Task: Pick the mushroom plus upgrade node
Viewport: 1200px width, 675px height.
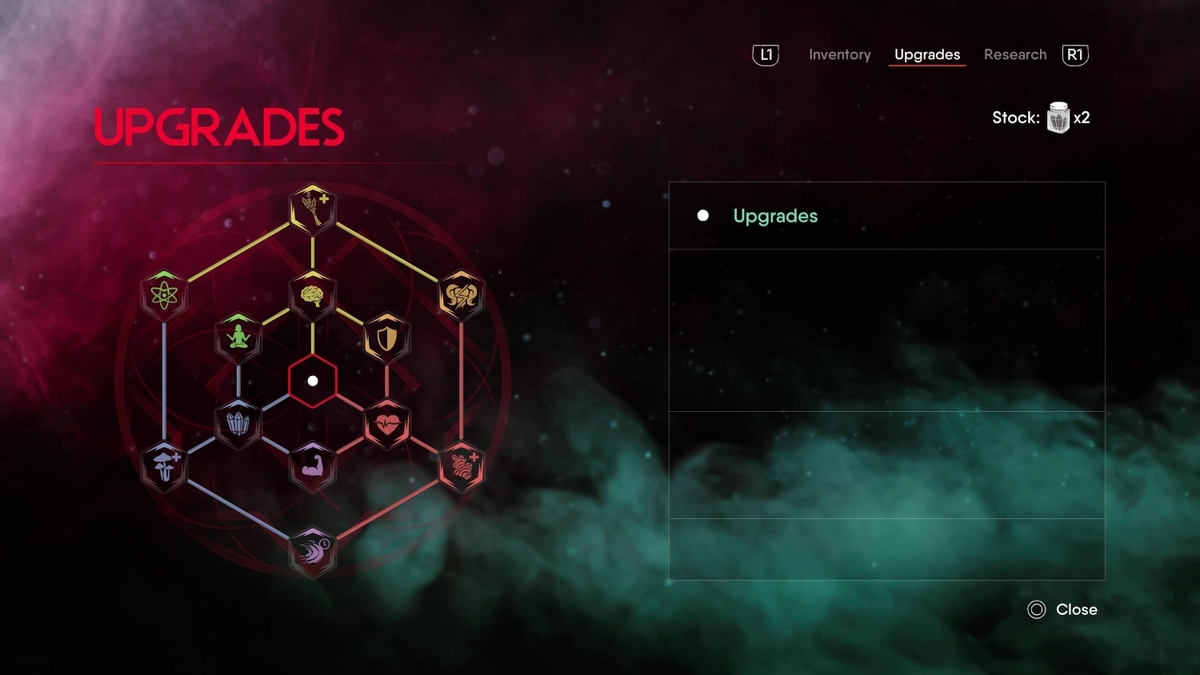Action: tap(164, 466)
